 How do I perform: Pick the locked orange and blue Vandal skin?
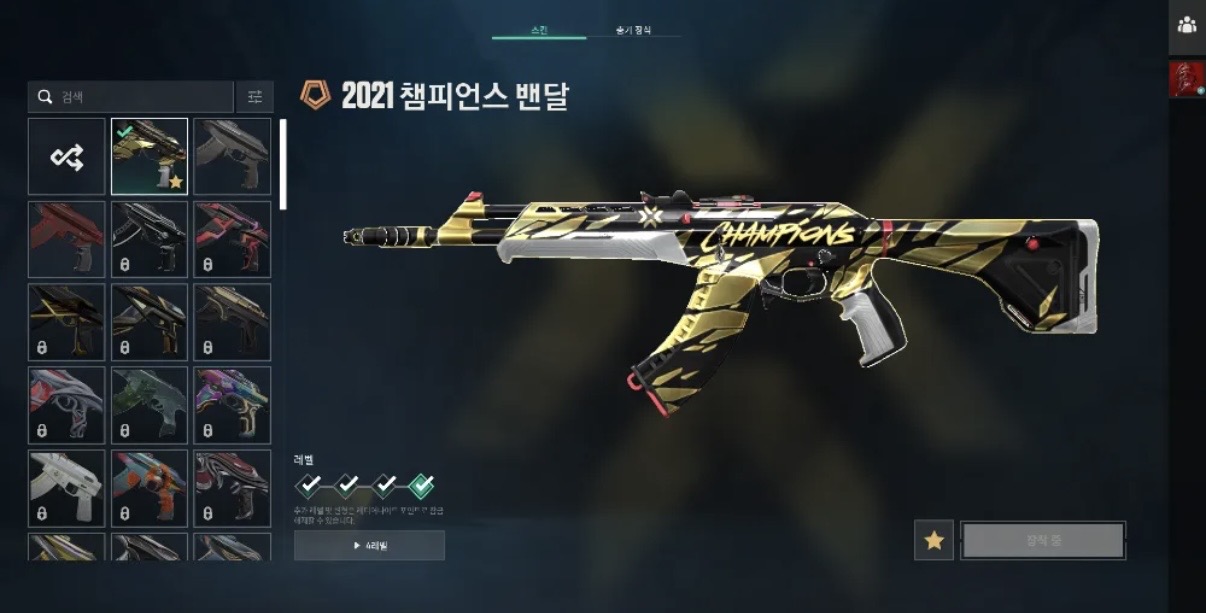(150, 488)
